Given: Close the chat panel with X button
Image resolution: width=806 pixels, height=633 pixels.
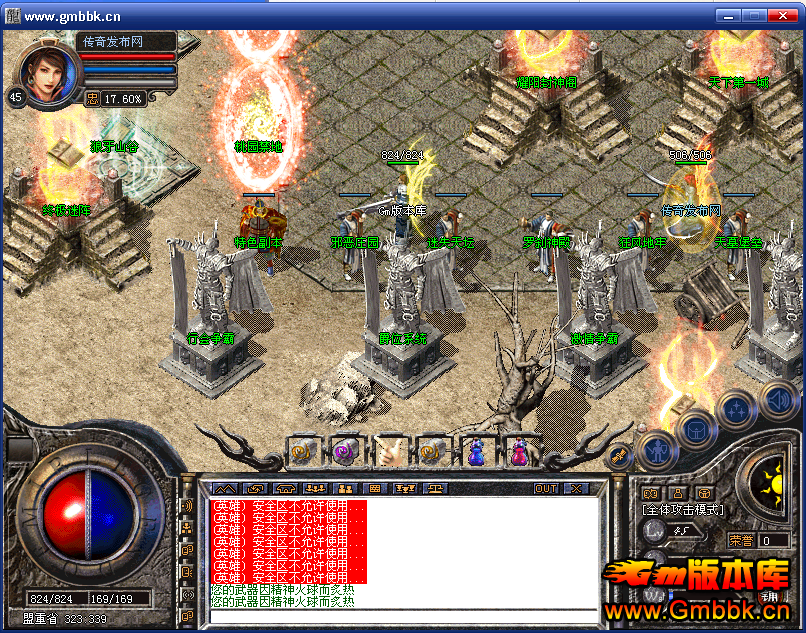Looking at the screenshot, I should (576, 488).
